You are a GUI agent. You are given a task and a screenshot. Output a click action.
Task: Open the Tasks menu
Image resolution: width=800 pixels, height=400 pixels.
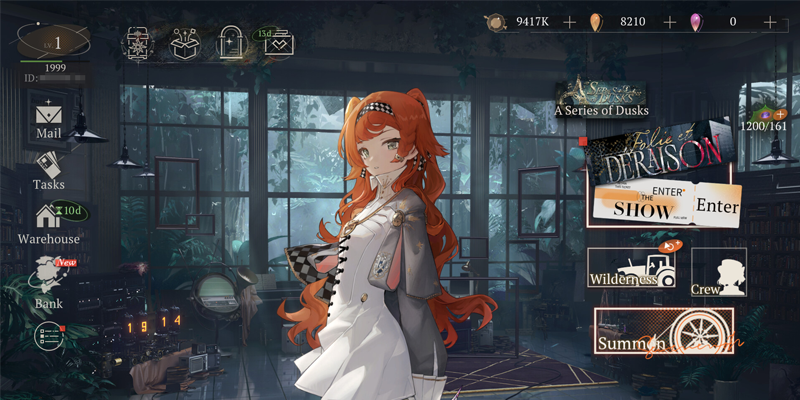[x=49, y=170]
